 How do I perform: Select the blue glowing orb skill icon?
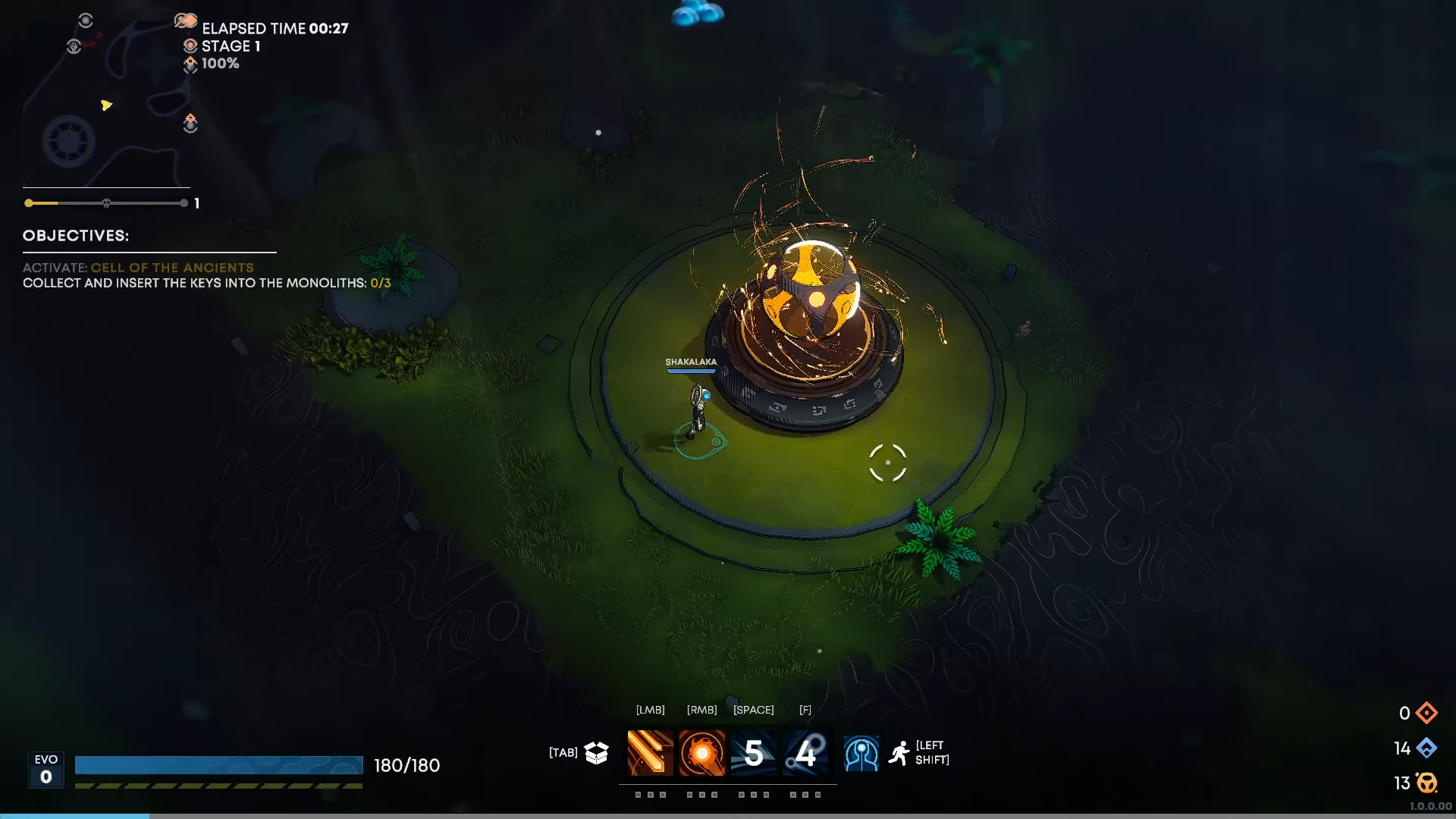point(861,754)
